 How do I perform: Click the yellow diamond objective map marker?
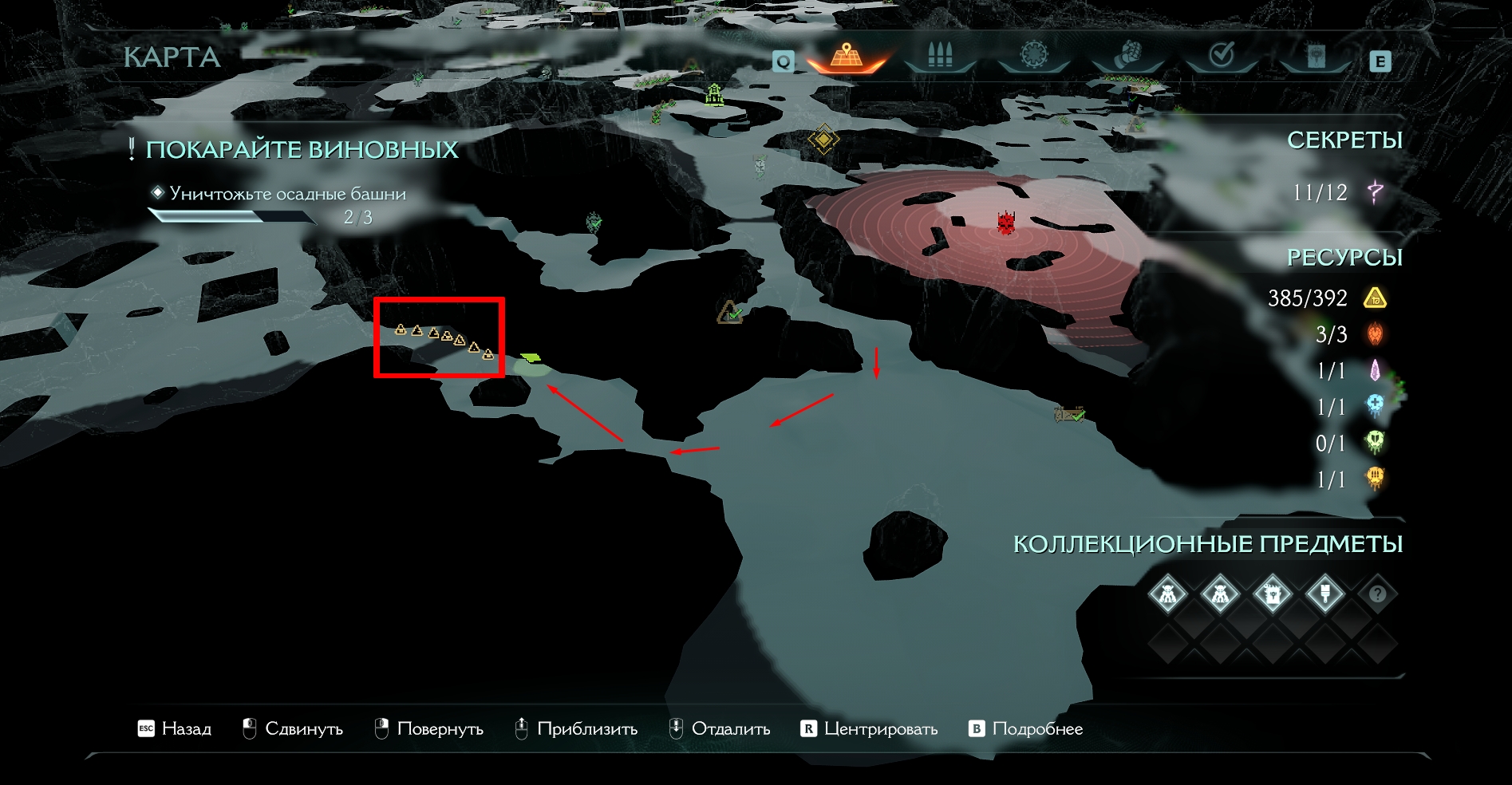tap(823, 140)
